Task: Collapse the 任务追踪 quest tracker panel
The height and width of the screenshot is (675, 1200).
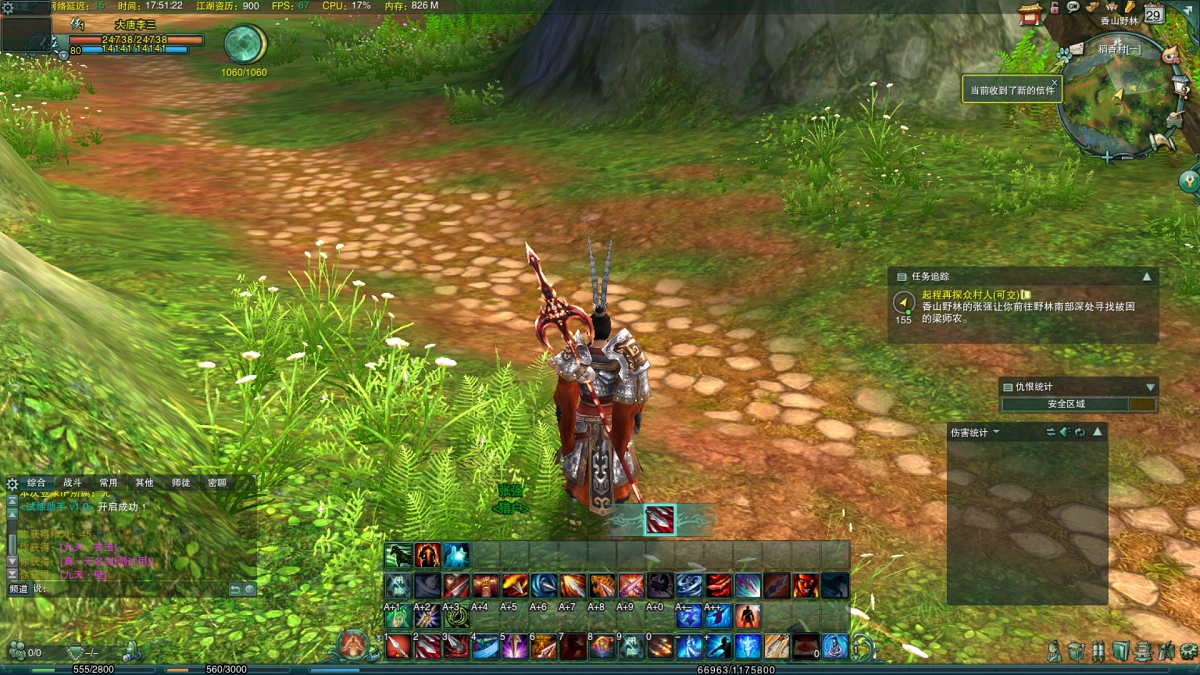Action: click(1147, 277)
